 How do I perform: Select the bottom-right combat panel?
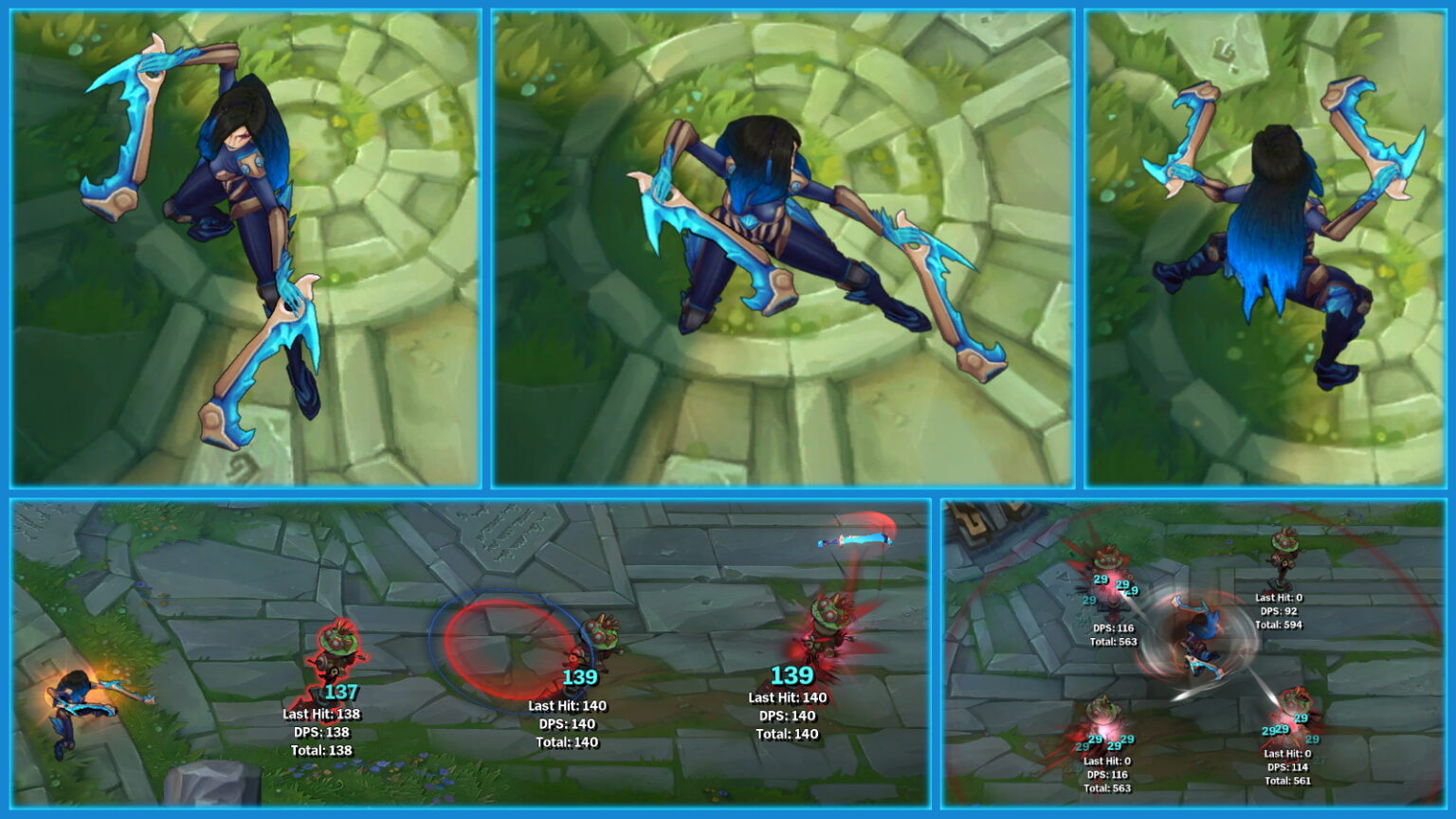click(x=1194, y=654)
